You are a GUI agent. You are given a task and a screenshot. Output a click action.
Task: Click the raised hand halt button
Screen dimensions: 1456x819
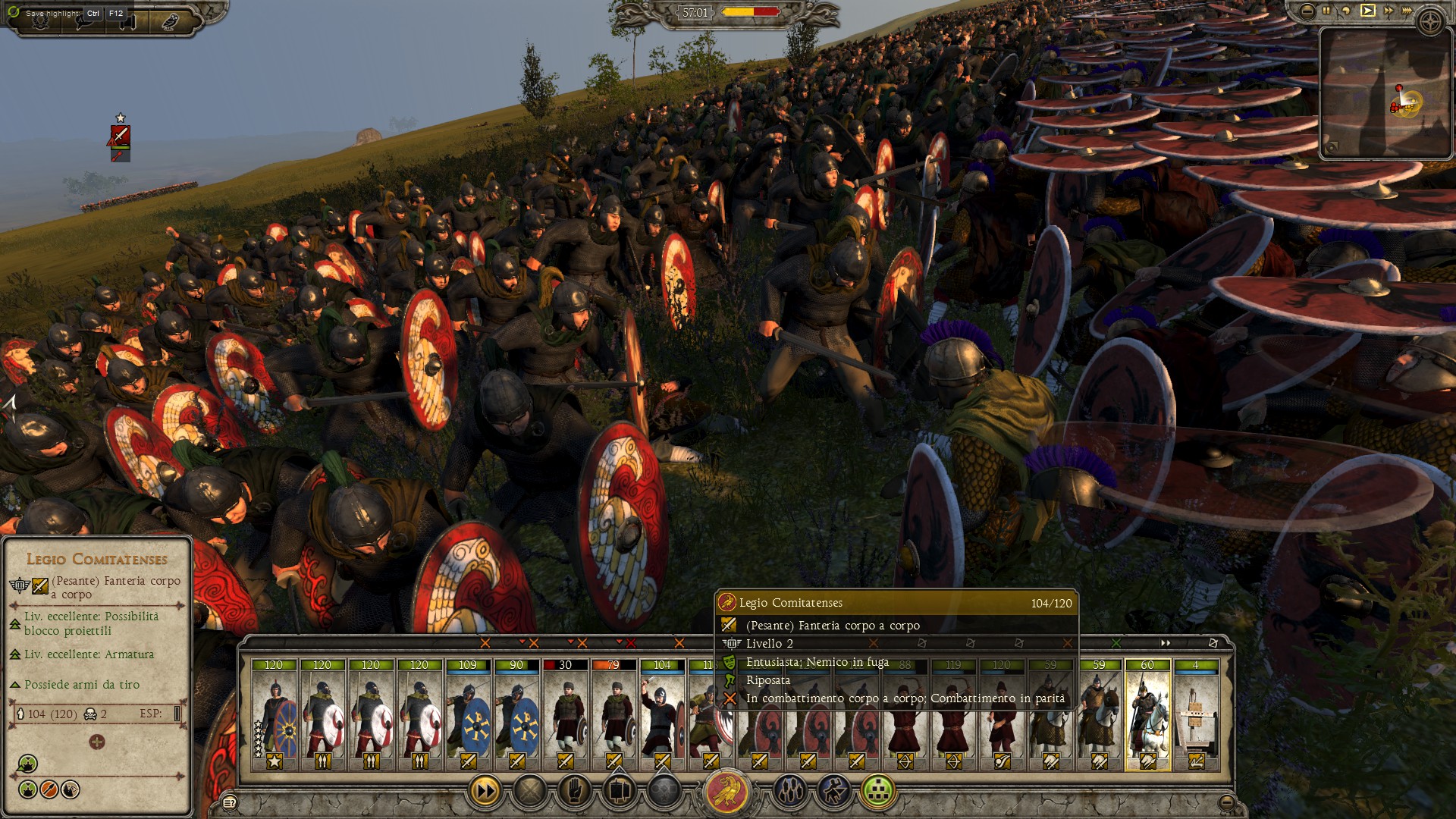point(575,792)
